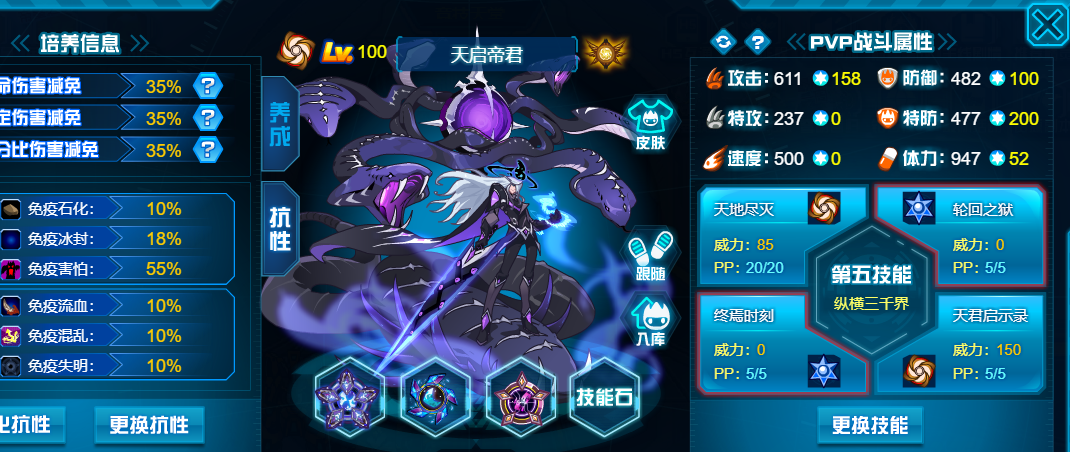The image size is (1070, 452).
Task: Switch to the 养成 tab
Action: click(279, 125)
